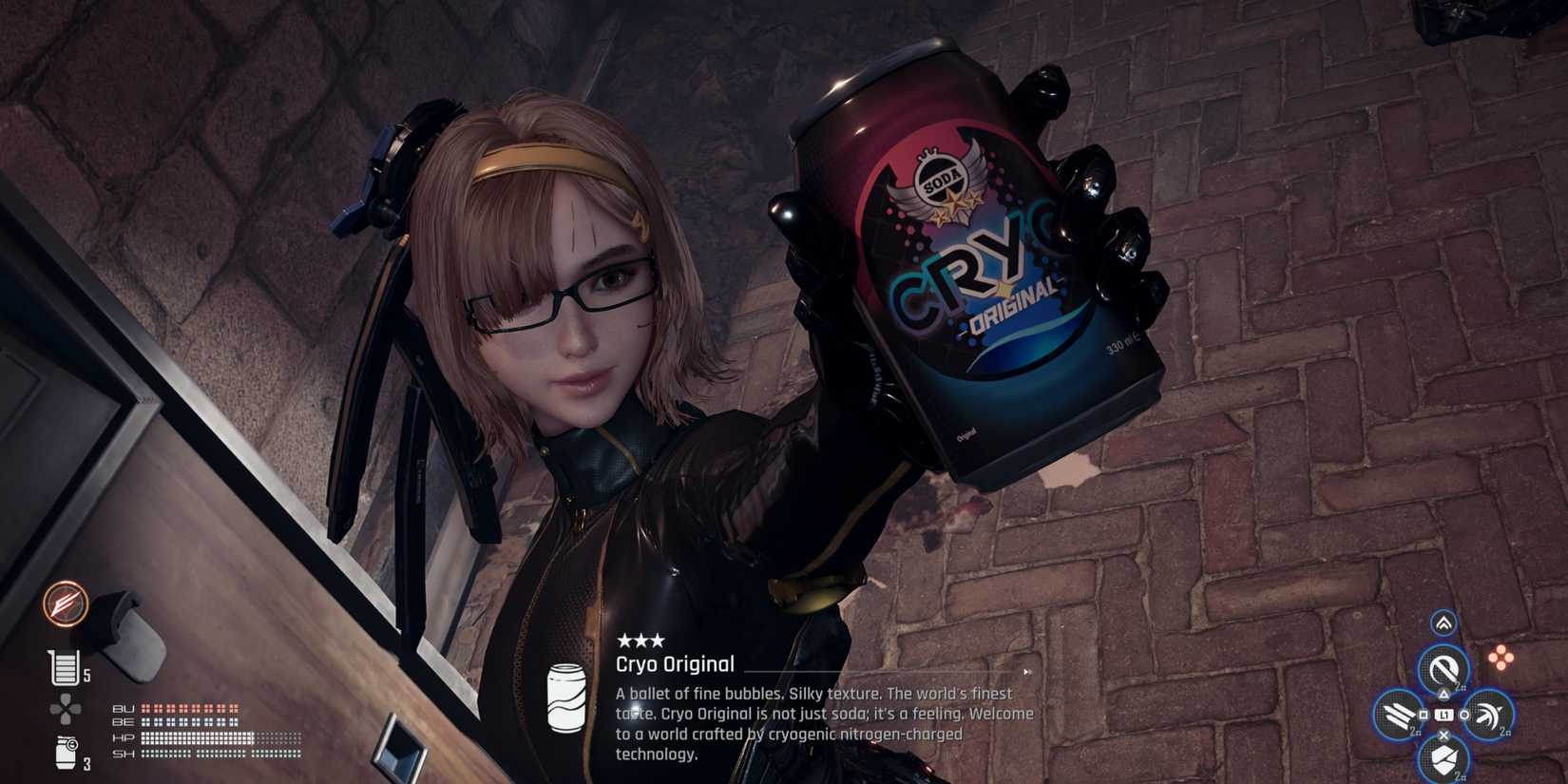Click the d-pad icon on the left HUD
1568x784 pixels.
click(64, 706)
